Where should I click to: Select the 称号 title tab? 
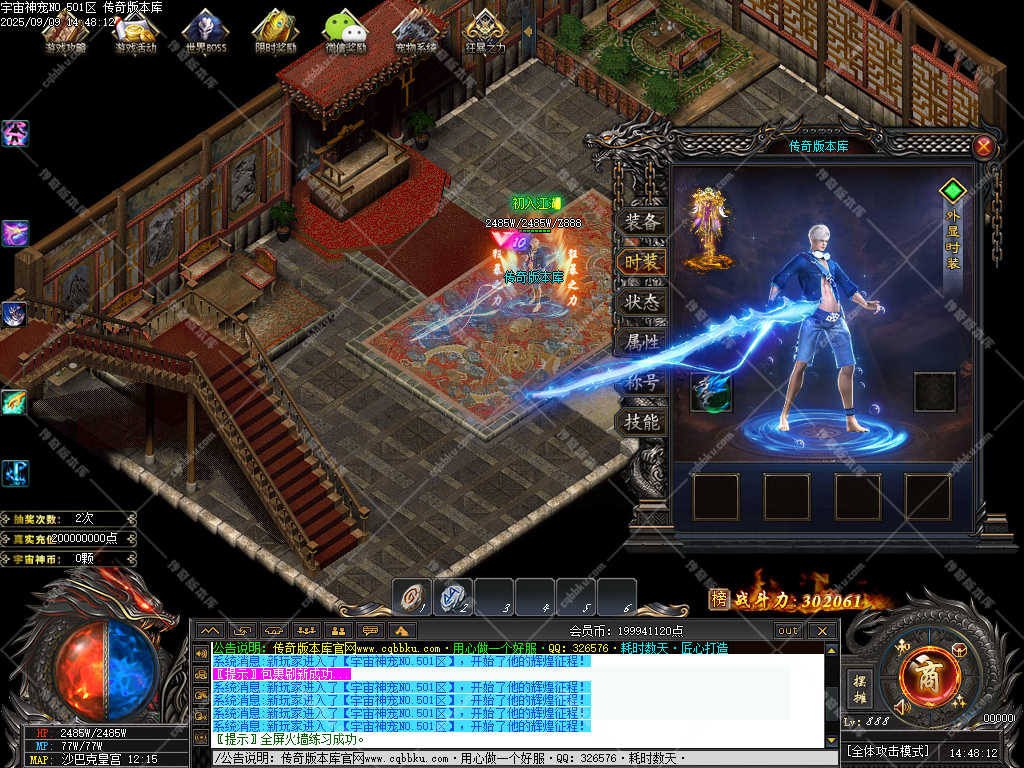click(641, 382)
